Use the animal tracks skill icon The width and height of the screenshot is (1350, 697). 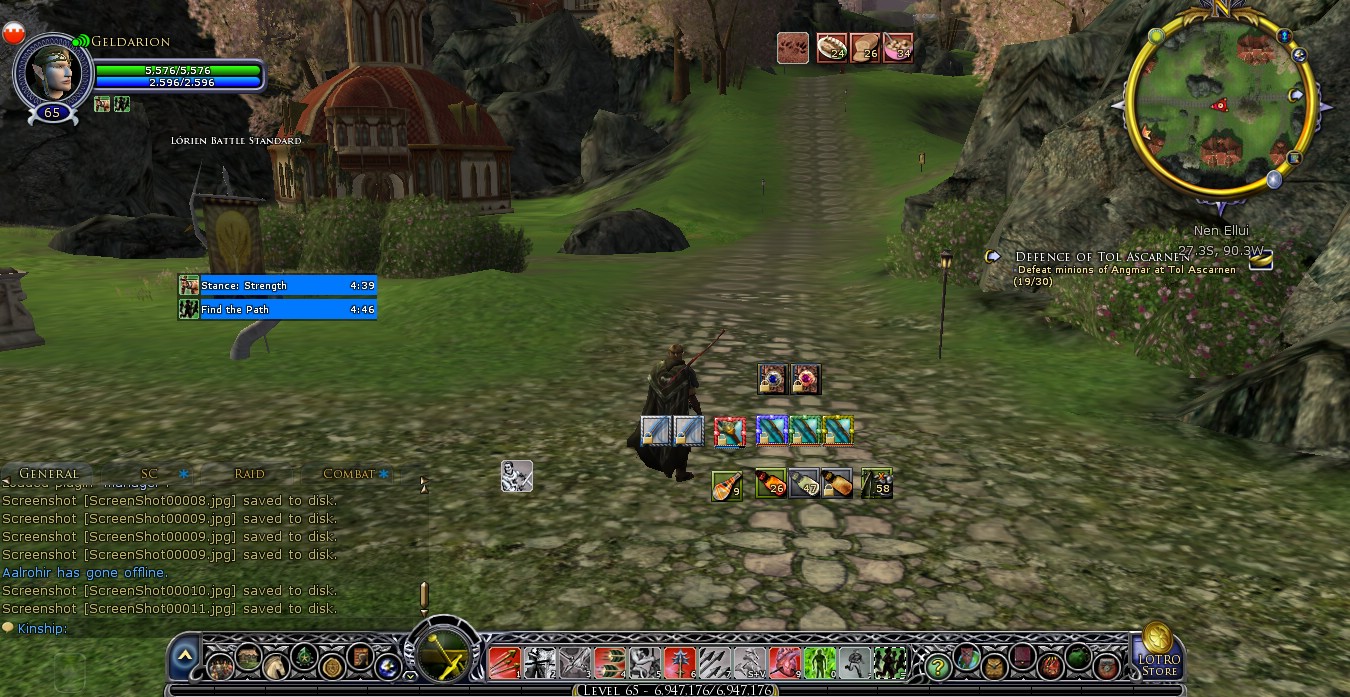pyautogui.click(x=793, y=48)
